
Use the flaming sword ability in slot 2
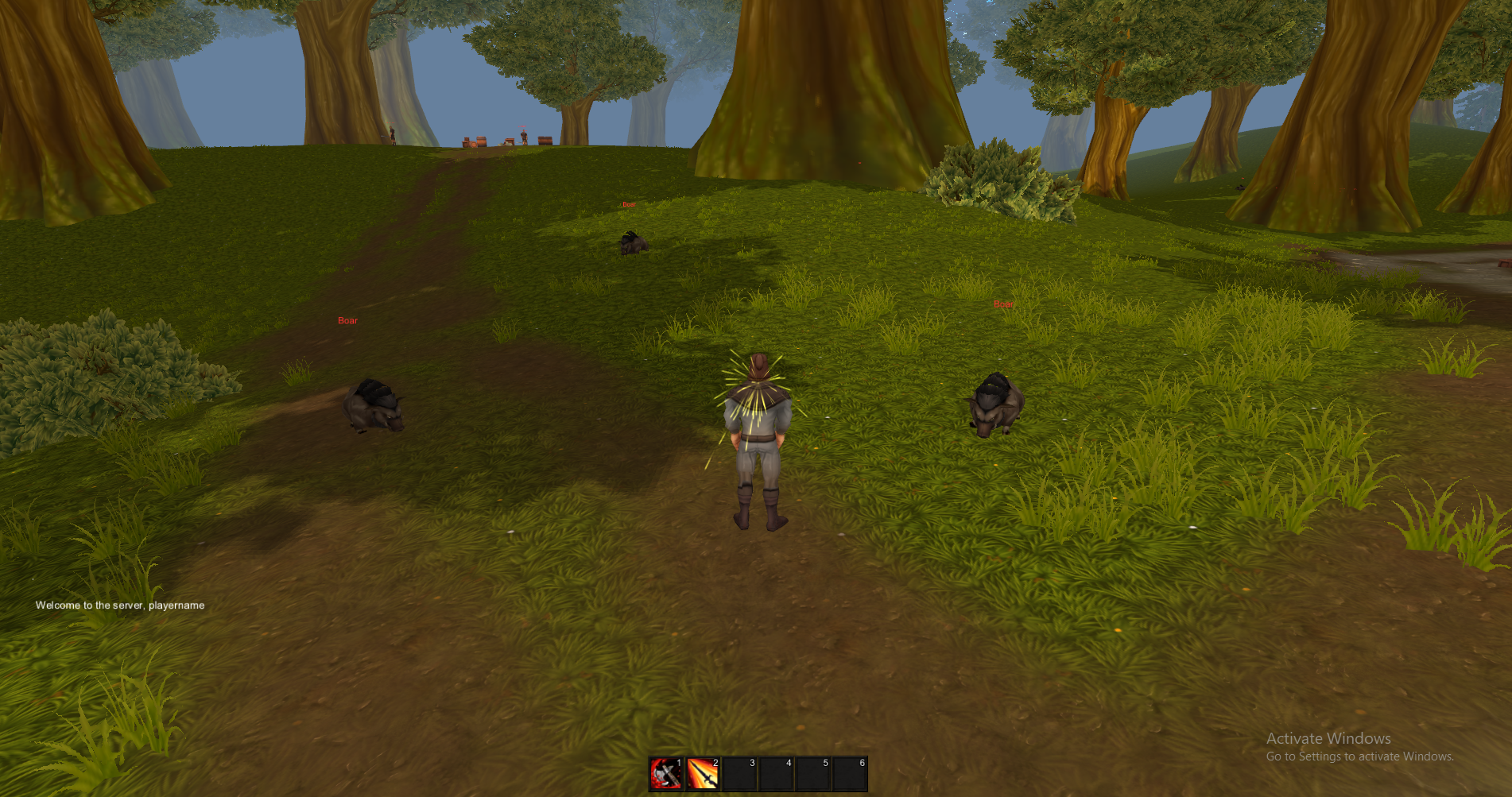click(x=703, y=773)
